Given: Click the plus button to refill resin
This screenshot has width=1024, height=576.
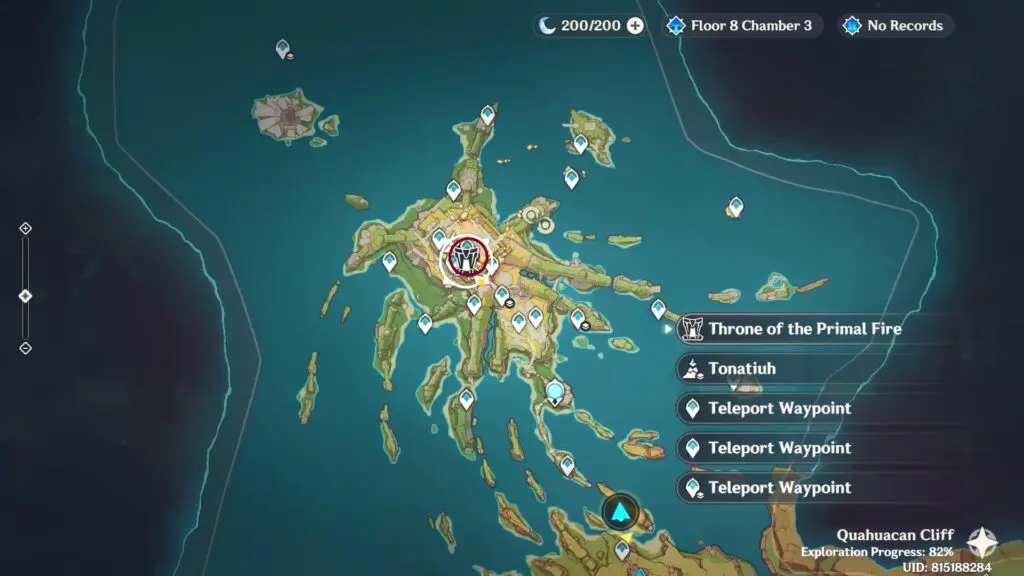Looking at the screenshot, I should 635,26.
